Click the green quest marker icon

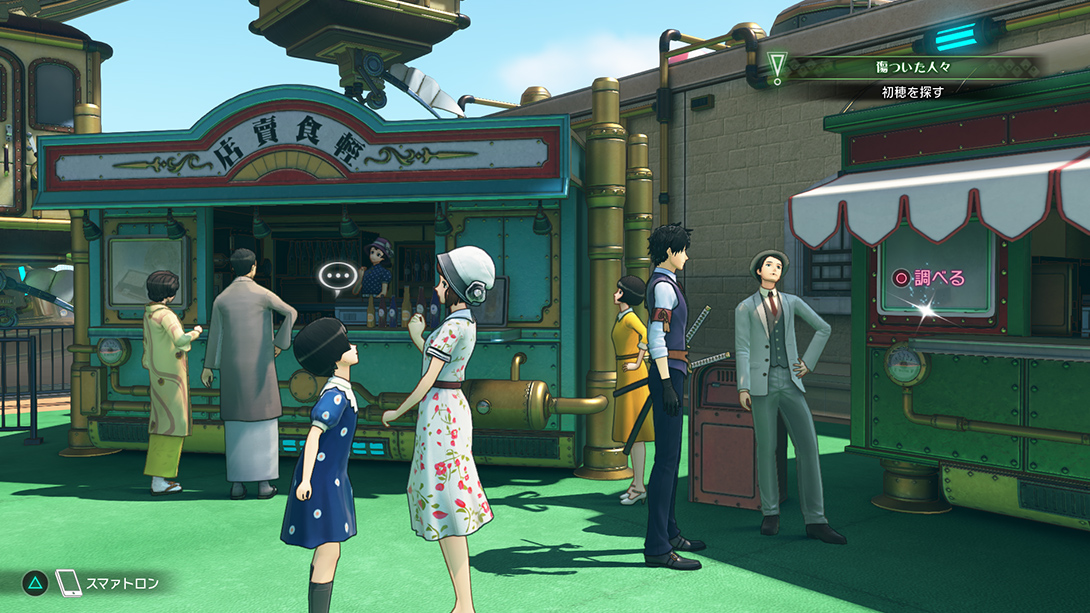777,67
